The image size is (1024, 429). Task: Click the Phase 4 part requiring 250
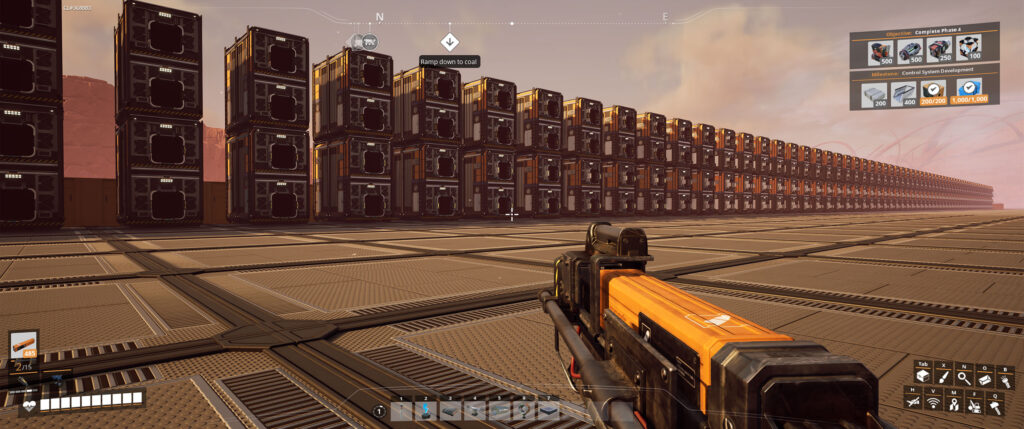click(x=937, y=50)
